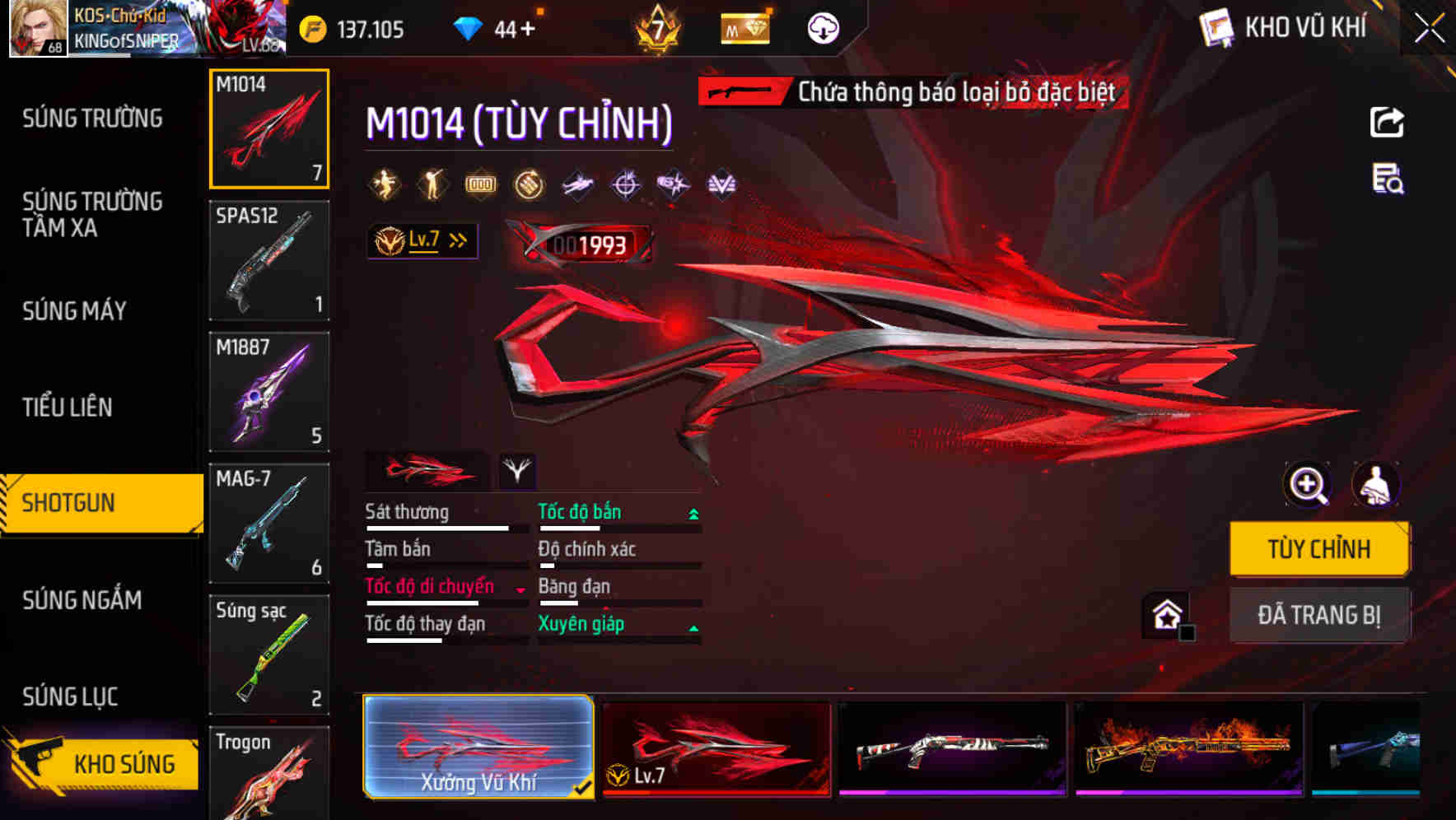This screenshot has width=1456, height=820.
Task: Select the SPAS12 weapon thumbnail
Action: click(269, 260)
